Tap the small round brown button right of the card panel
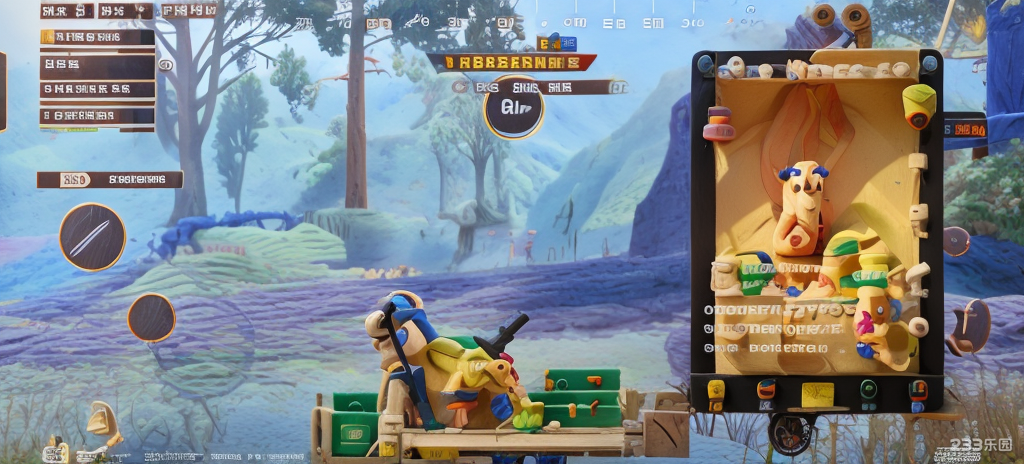This screenshot has height=464, width=1024. (x=956, y=241)
